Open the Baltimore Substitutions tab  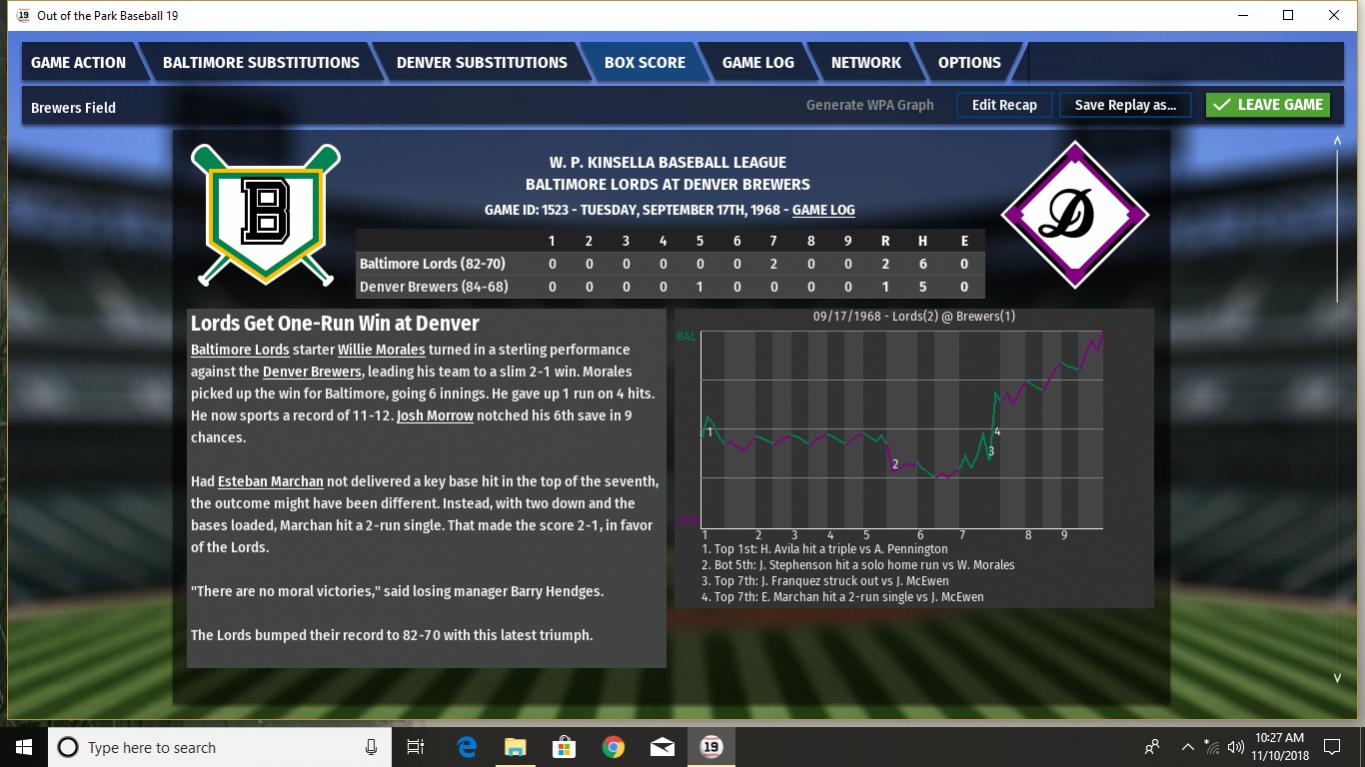pos(261,62)
